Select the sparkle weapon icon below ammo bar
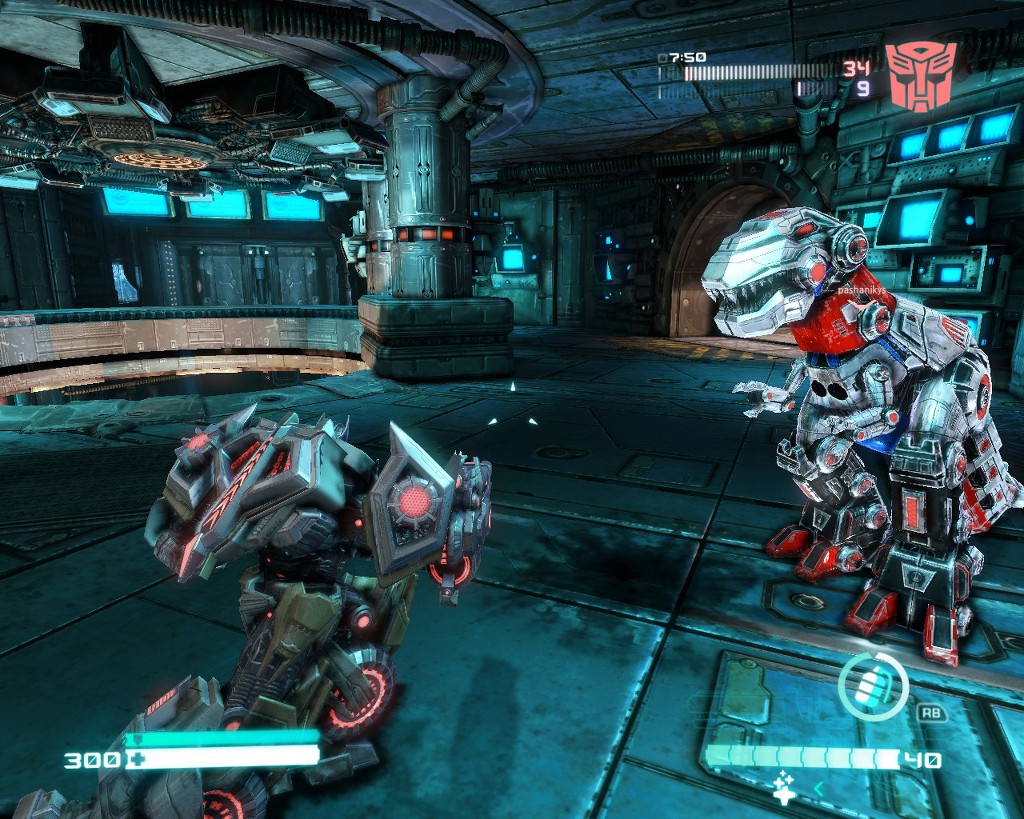The width and height of the screenshot is (1024, 819). [785, 788]
